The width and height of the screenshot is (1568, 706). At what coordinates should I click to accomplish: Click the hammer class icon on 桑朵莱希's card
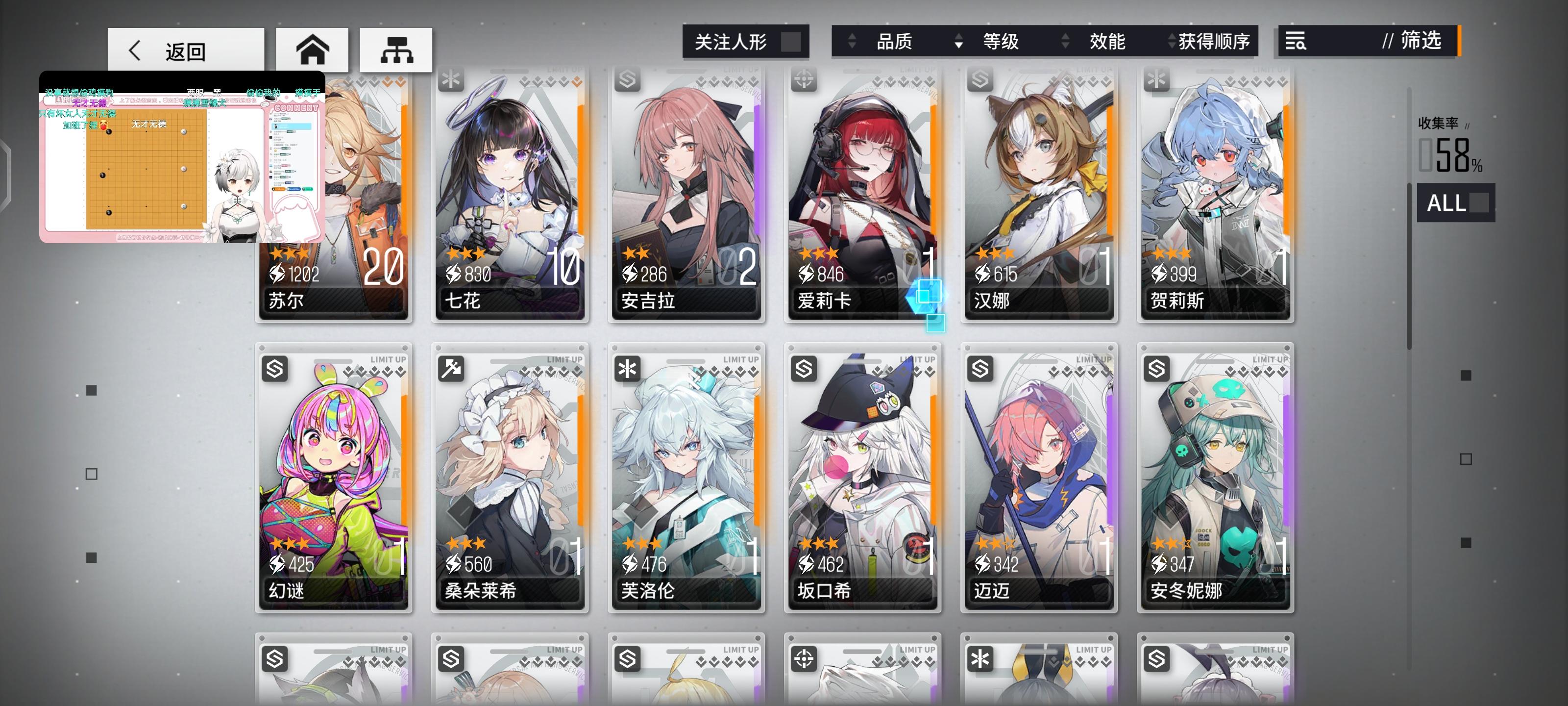tap(451, 369)
